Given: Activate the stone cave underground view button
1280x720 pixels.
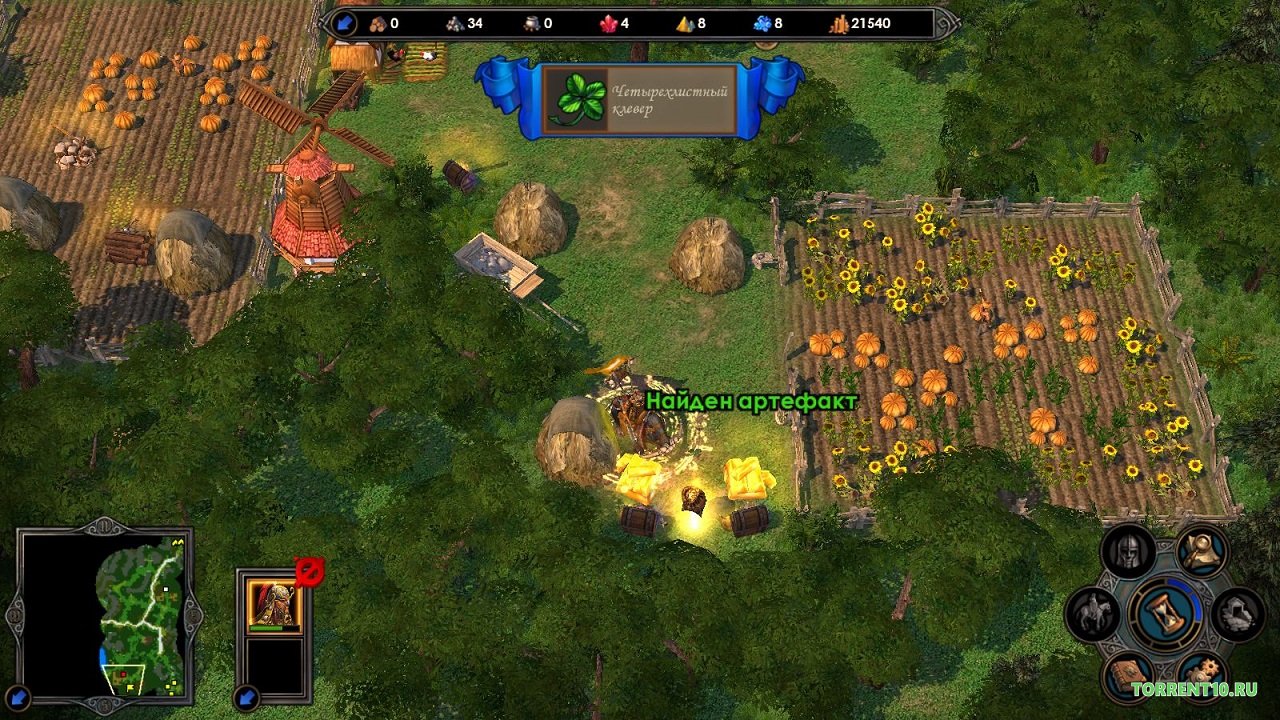Looking at the screenshot, I should 1237,613.
